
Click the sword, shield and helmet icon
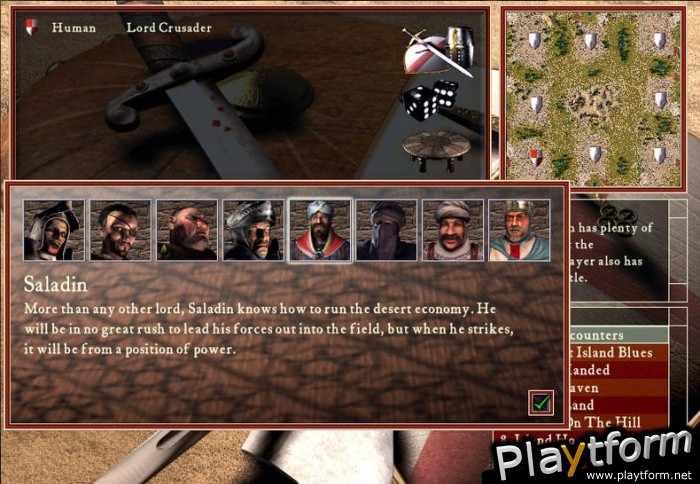(437, 48)
